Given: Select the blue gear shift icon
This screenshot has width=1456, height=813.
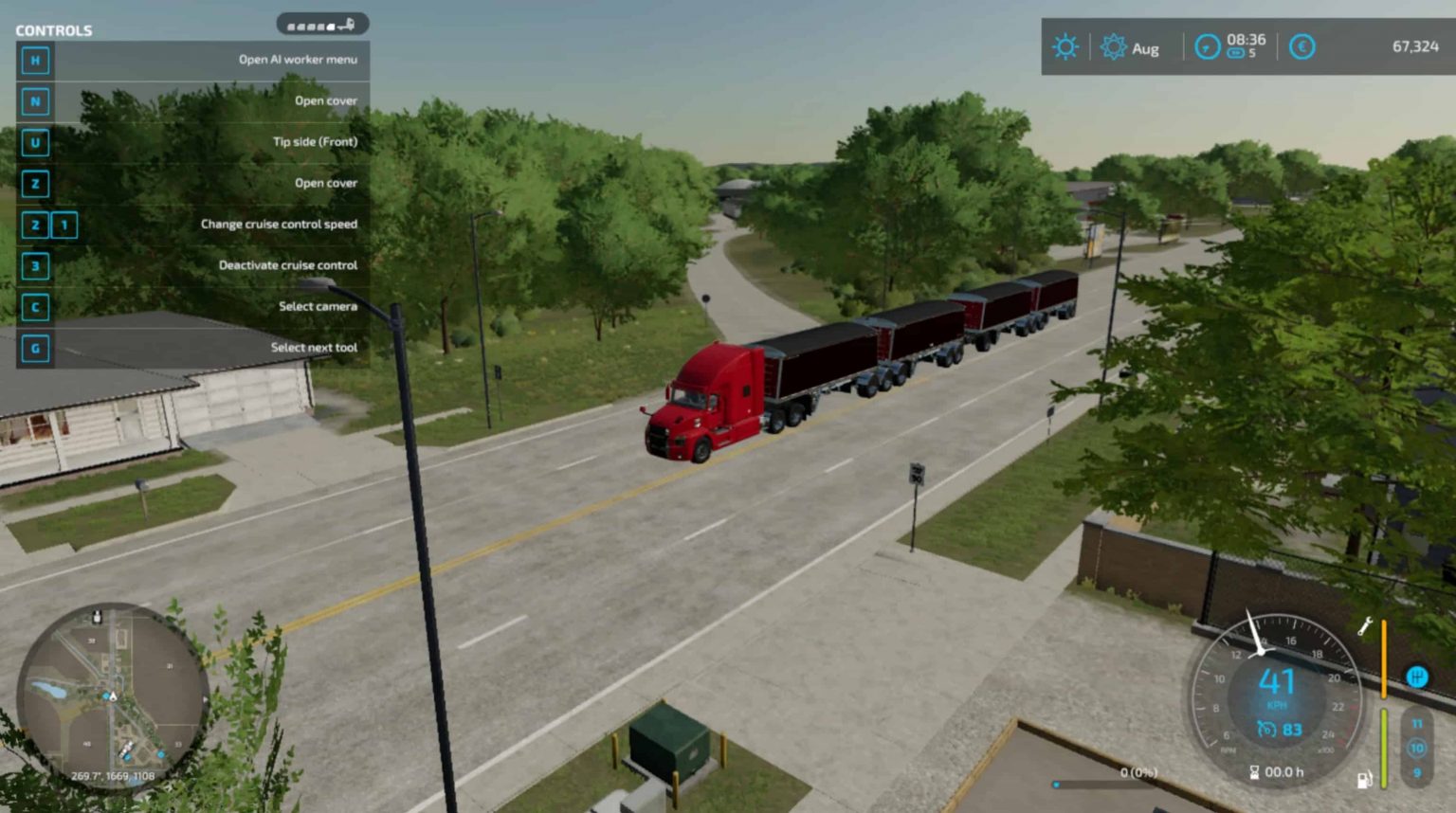Looking at the screenshot, I should (x=1415, y=677).
